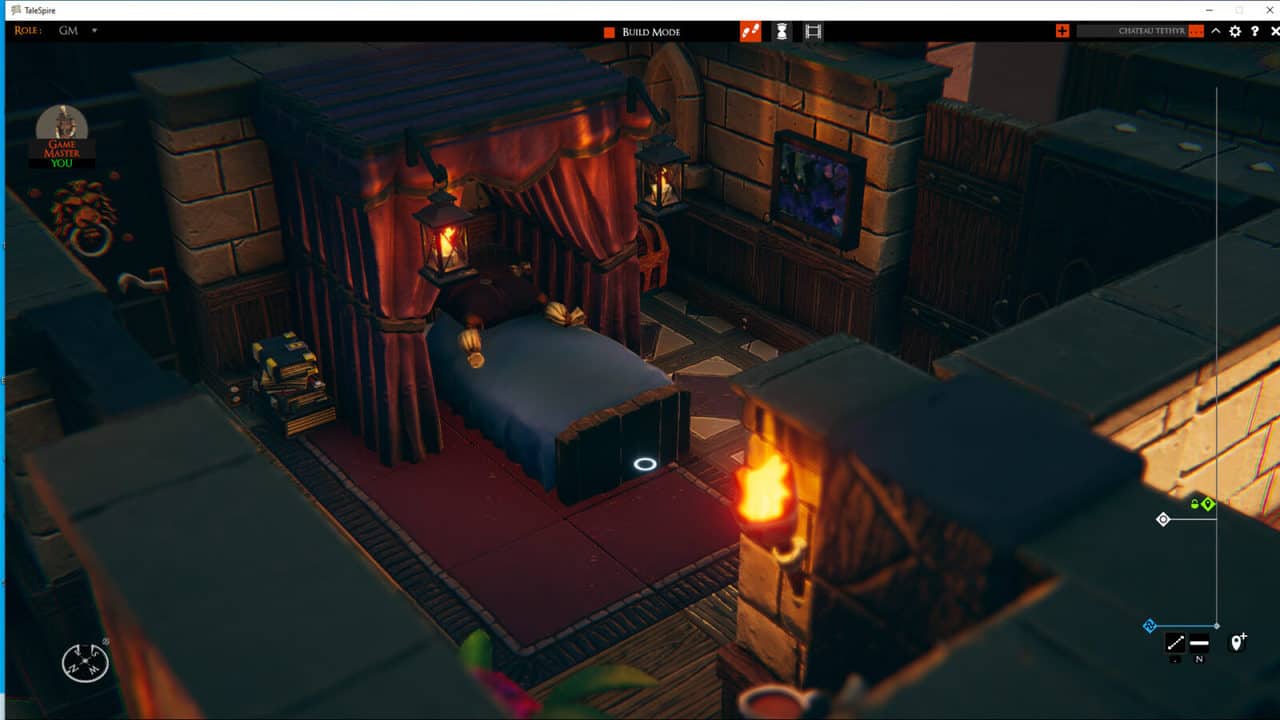This screenshot has height=720, width=1280.
Task: Open the settings gear in the top bar
Action: (1235, 31)
